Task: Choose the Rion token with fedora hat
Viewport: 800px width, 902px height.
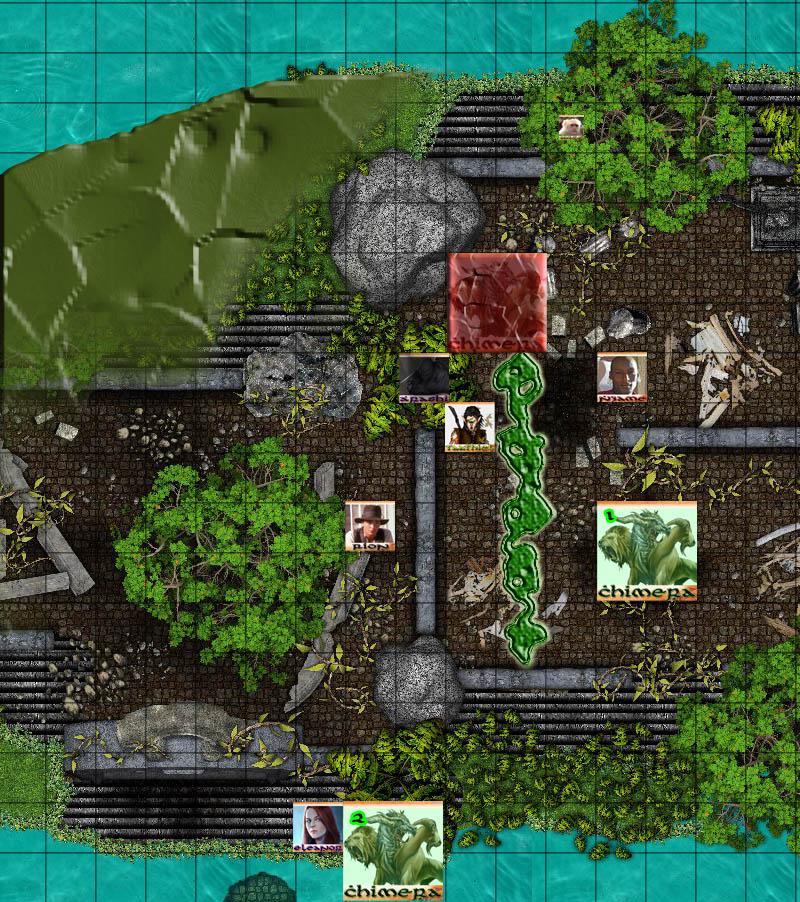Action: tap(370, 526)
